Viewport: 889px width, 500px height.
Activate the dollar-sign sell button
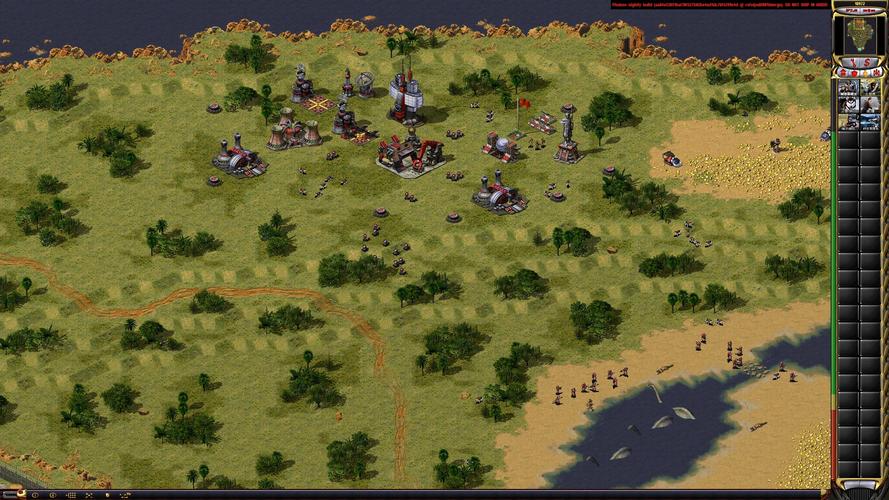(867, 62)
